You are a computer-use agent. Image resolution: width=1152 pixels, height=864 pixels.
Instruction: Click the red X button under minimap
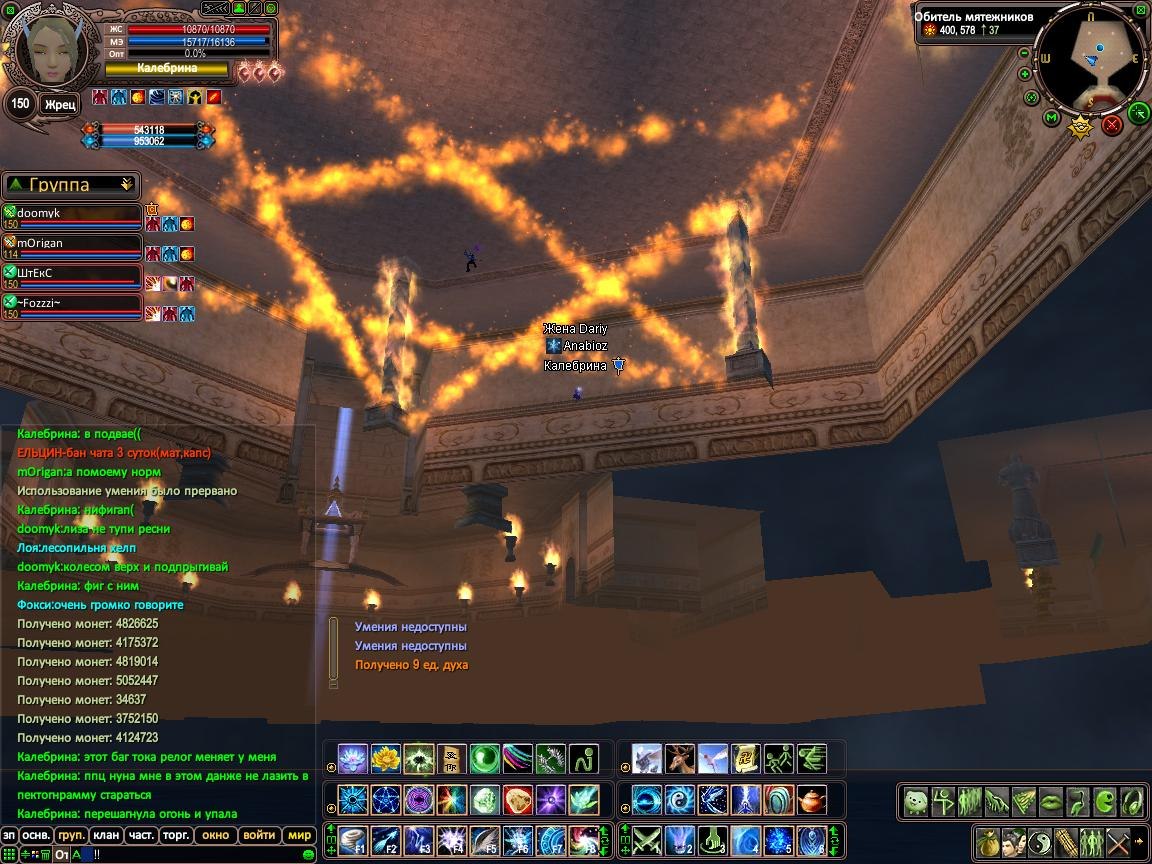(1112, 126)
